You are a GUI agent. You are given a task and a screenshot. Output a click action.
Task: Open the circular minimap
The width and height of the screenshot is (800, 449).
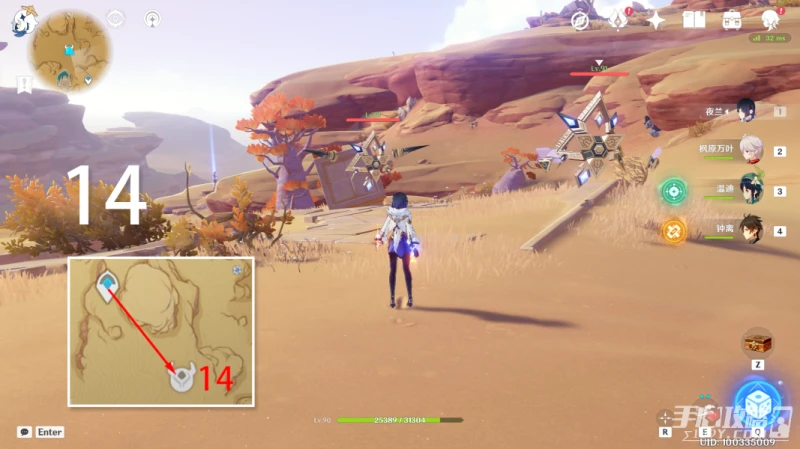70,50
